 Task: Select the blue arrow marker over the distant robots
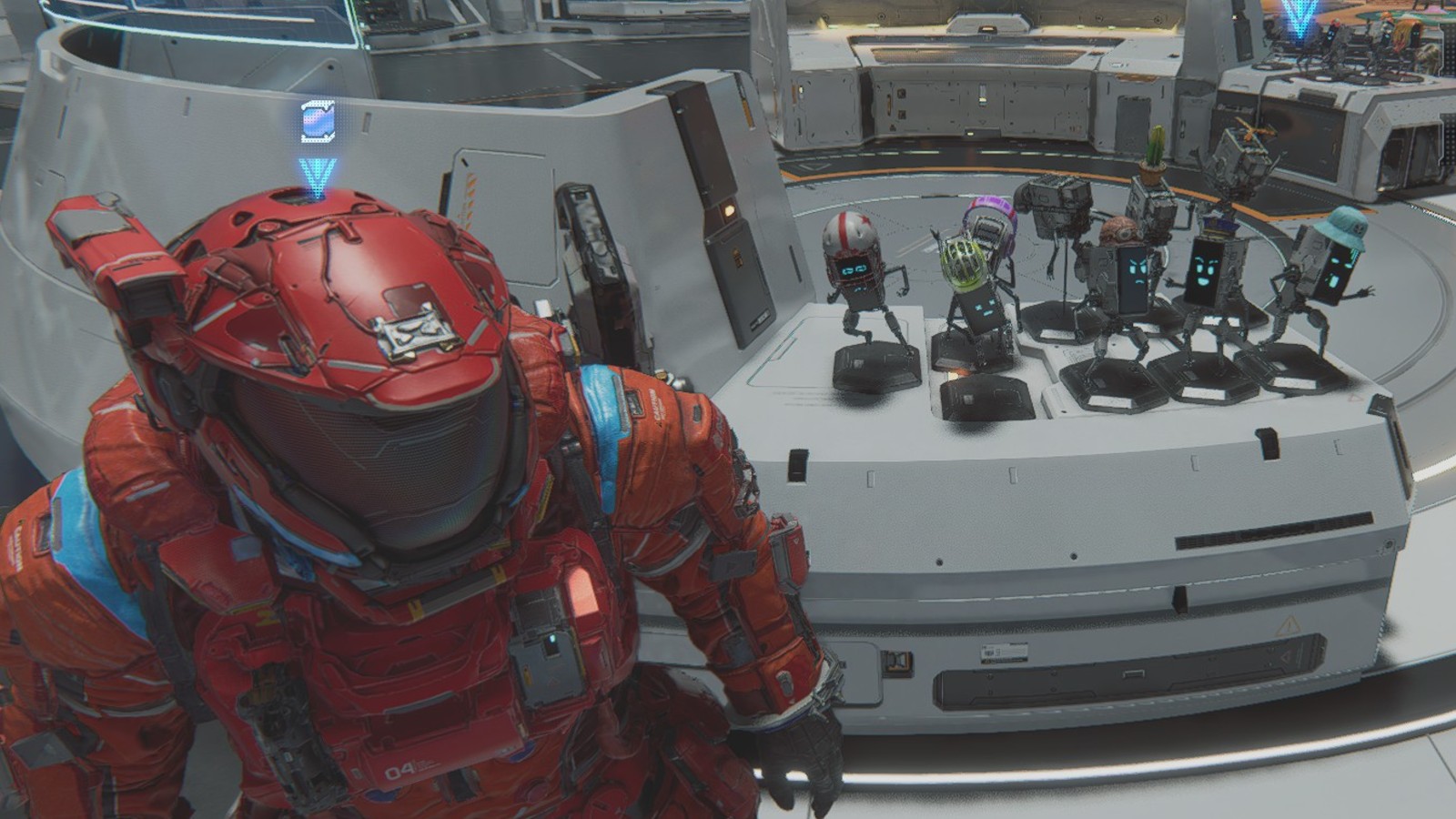pos(1299,17)
